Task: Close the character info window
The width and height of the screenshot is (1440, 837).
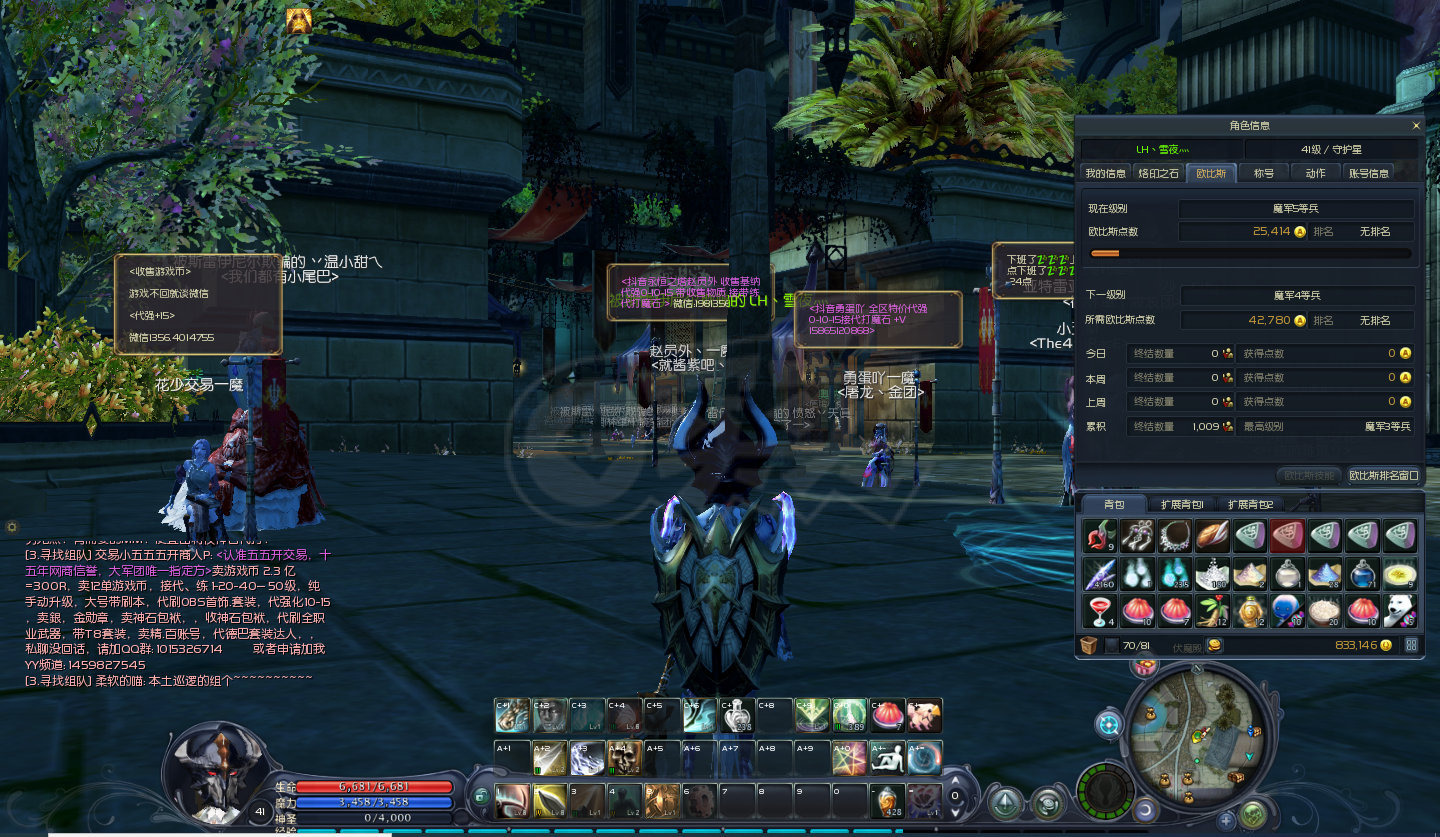Action: tap(1415, 126)
